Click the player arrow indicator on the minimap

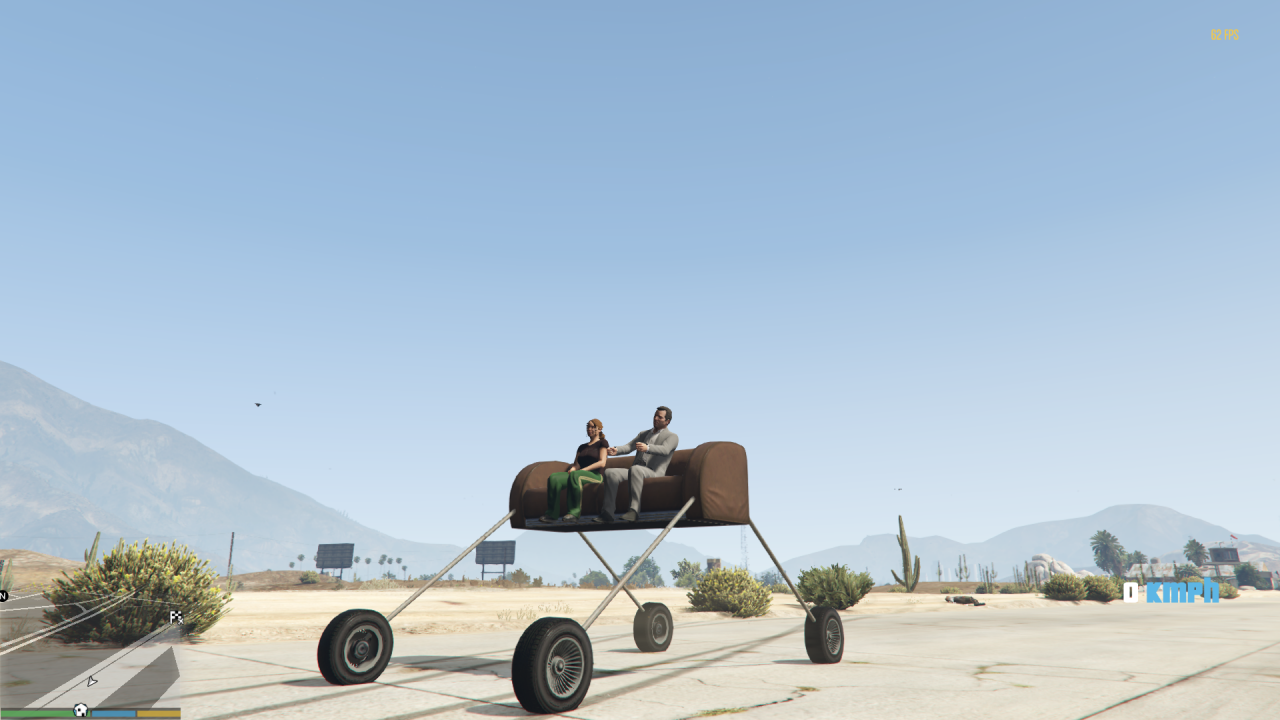coord(92,681)
